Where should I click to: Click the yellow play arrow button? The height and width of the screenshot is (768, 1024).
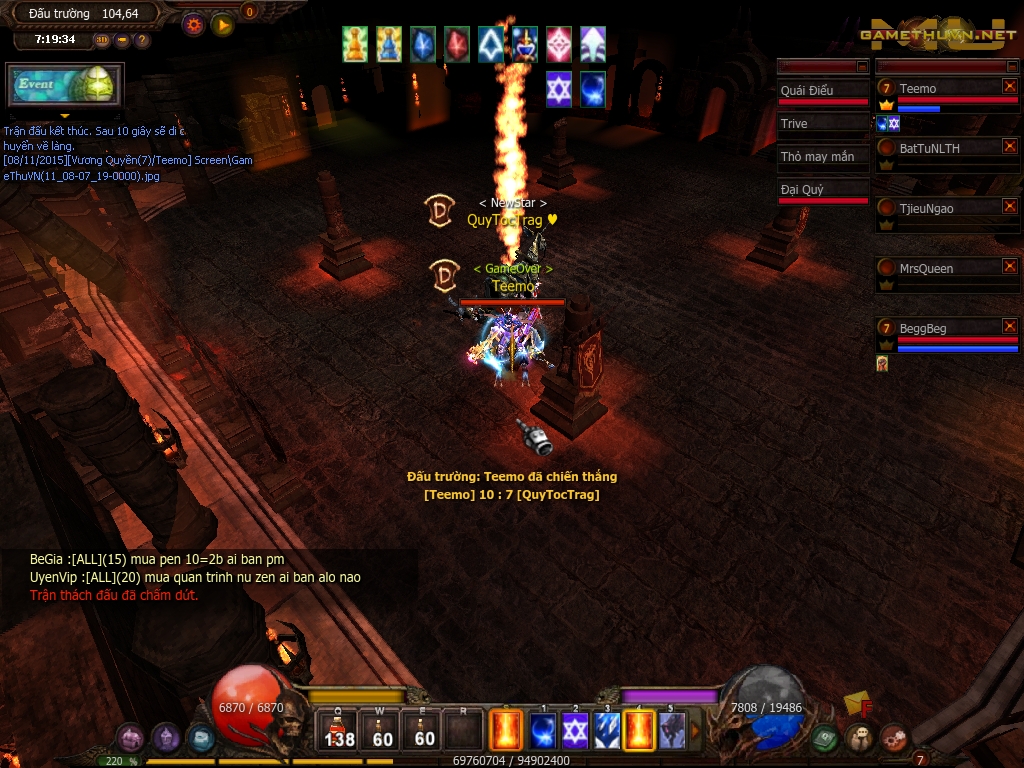pos(222,25)
